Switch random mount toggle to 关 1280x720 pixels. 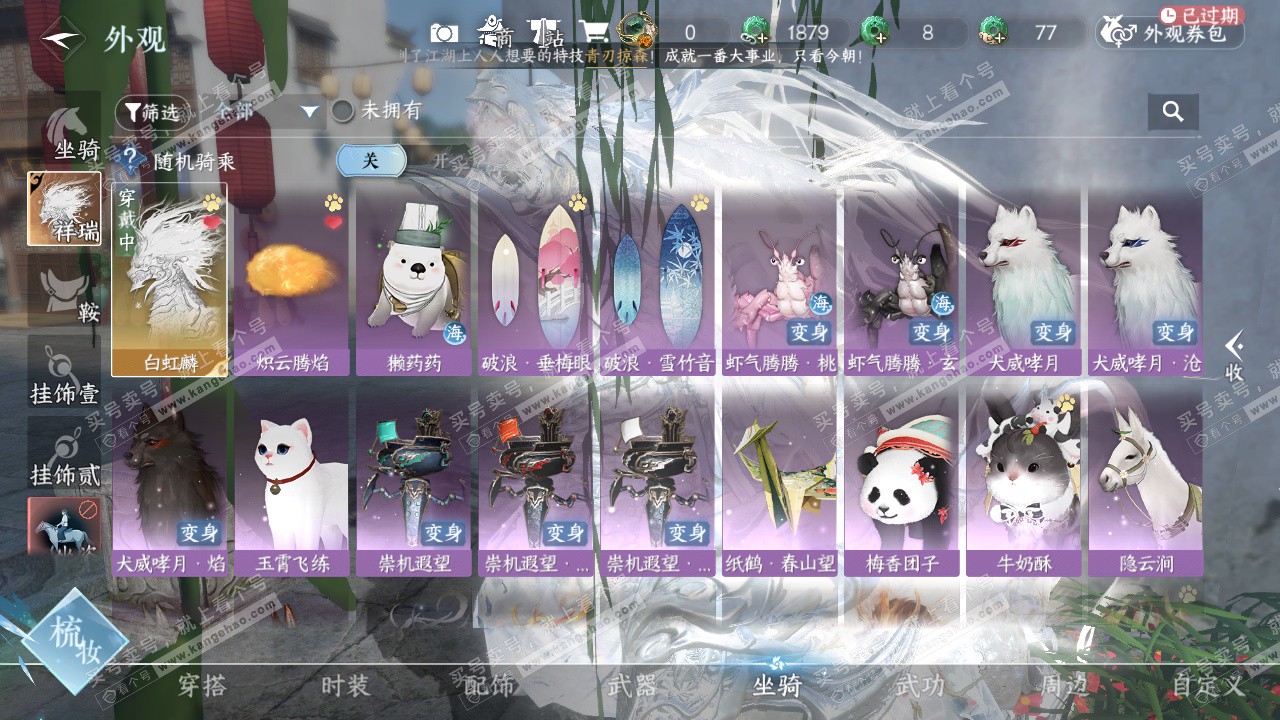point(371,160)
